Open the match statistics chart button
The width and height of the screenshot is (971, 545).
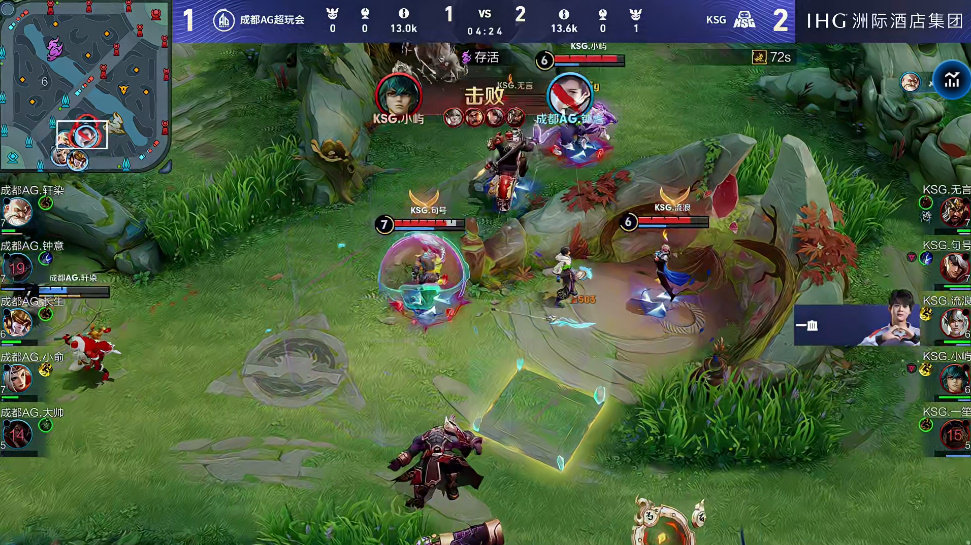(950, 80)
